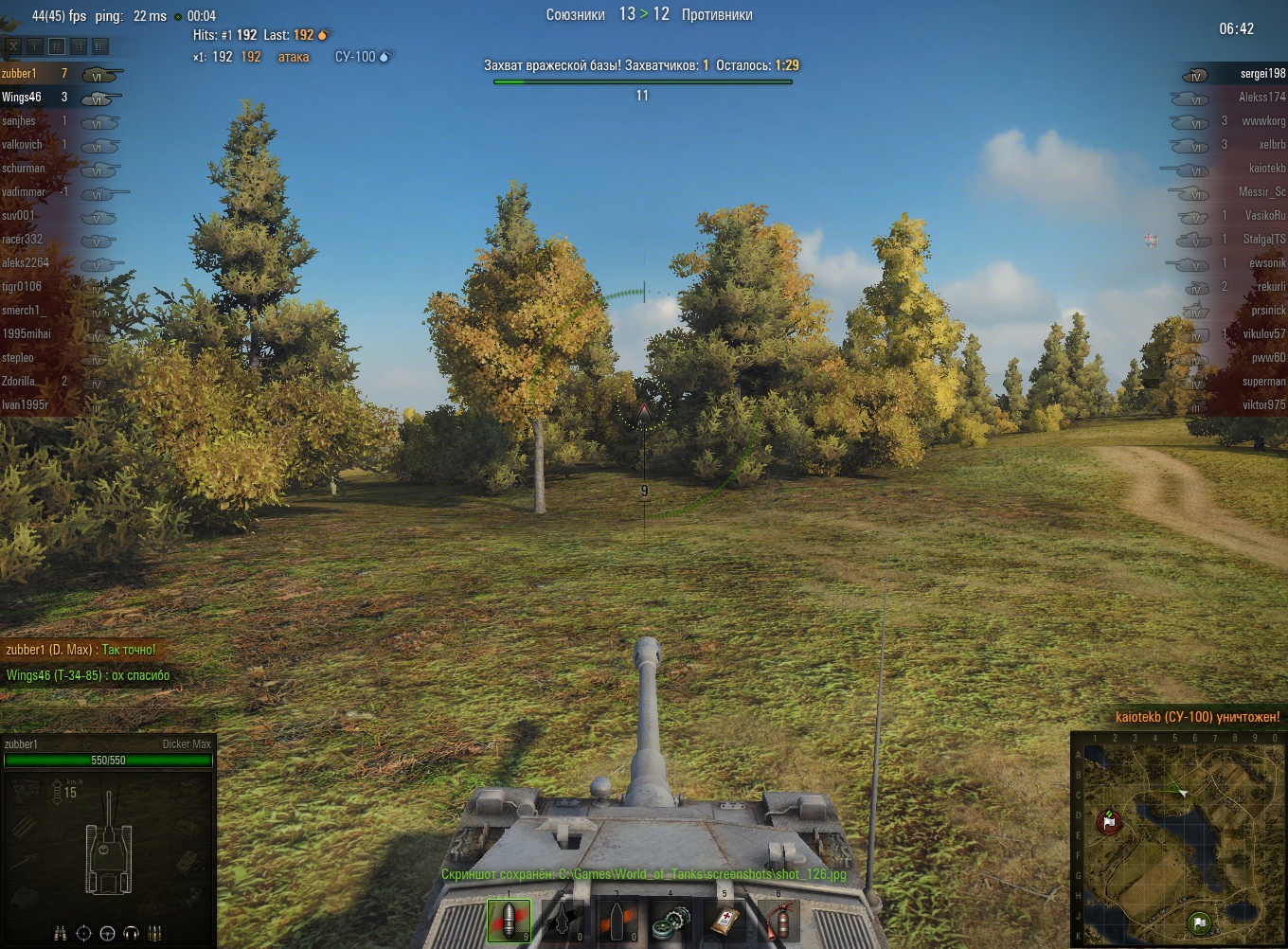Image resolution: width=1288 pixels, height=949 pixels.
Task: Click the driver steering wheel crew icon
Action: 108,933
